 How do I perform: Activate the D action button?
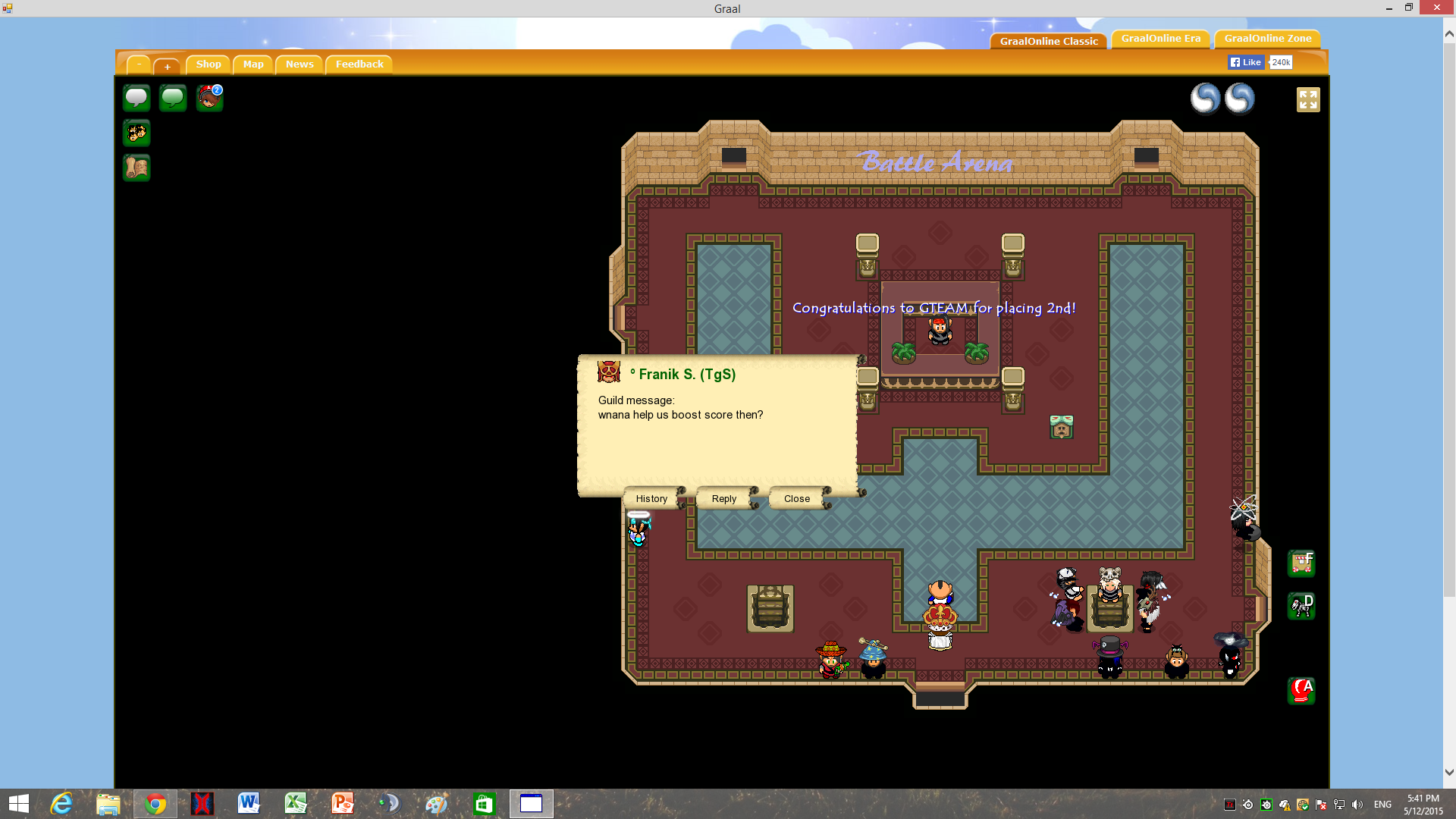[1301, 606]
